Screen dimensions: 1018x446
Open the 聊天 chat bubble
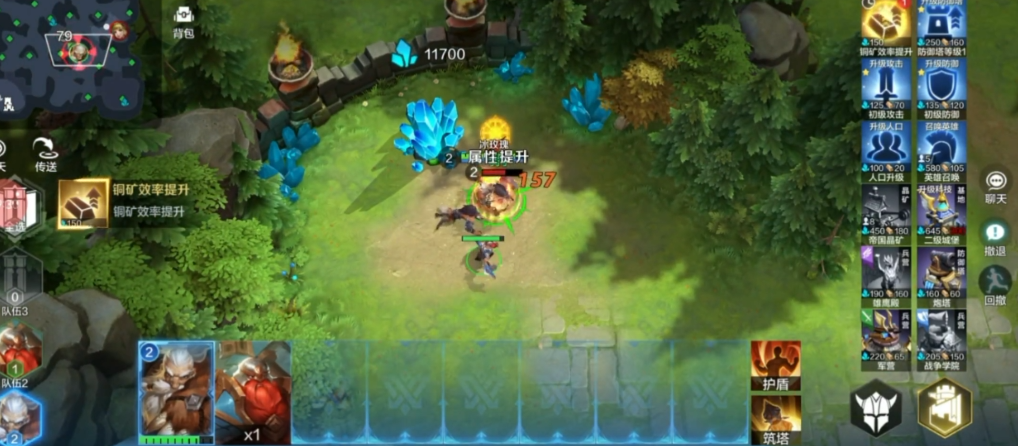click(x=995, y=184)
